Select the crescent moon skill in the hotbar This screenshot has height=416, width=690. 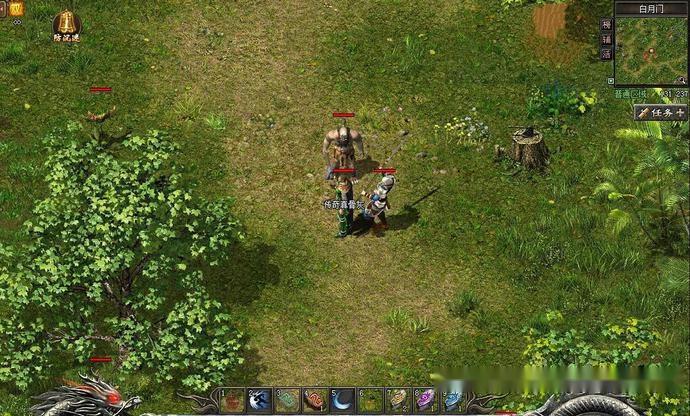pyautogui.click(x=342, y=400)
